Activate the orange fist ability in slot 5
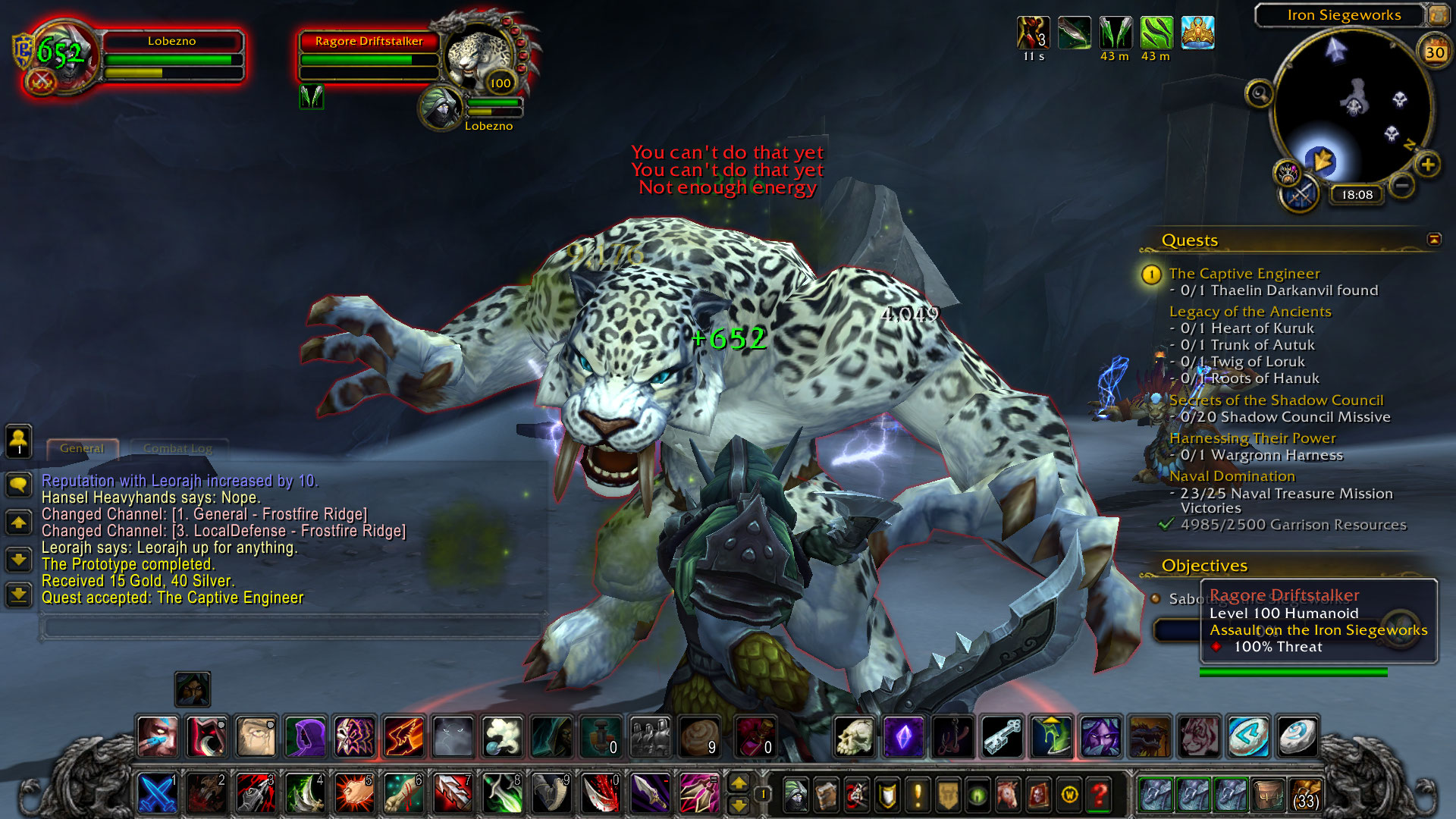Viewport: 1456px width, 819px height. (354, 794)
